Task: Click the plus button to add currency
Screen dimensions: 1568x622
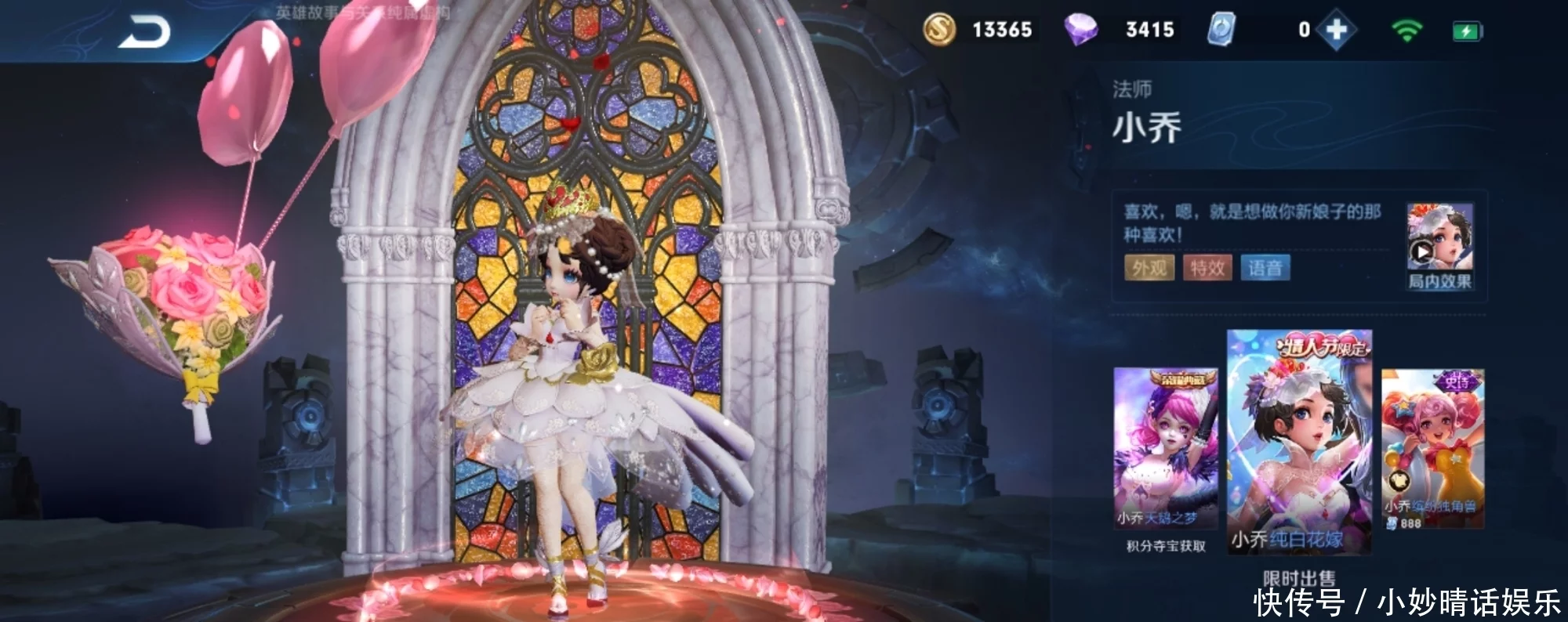Action: click(1336, 31)
